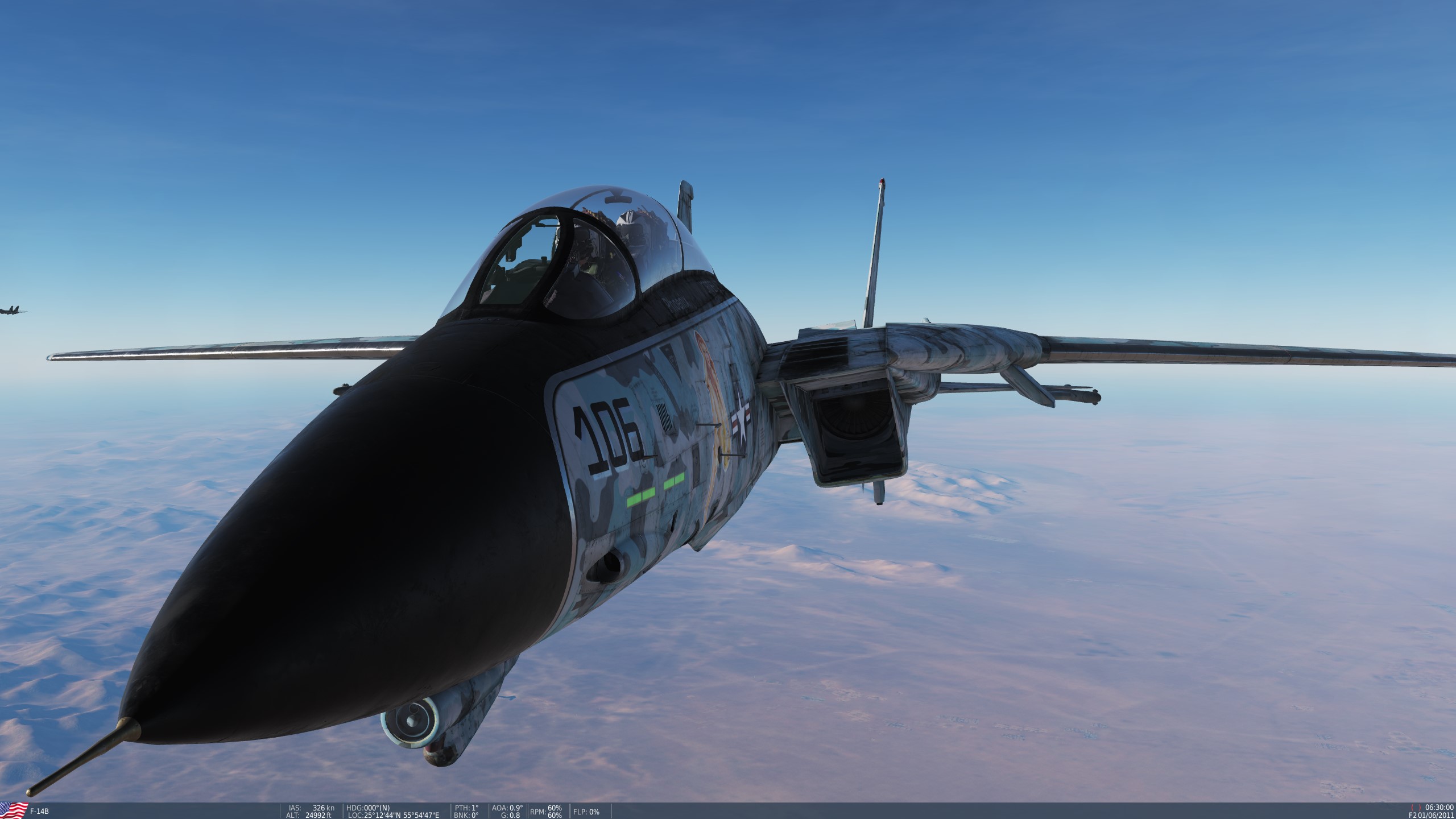This screenshot has width=1456, height=819.
Task: Select the F-14B aircraft label
Action: coord(40,810)
